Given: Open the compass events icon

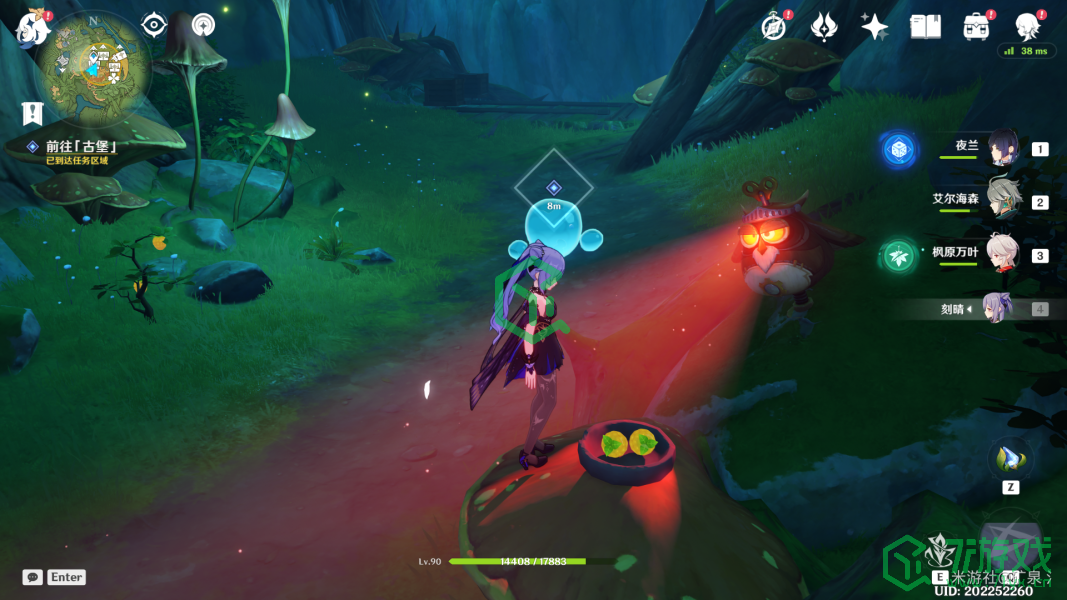Looking at the screenshot, I should (774, 27).
